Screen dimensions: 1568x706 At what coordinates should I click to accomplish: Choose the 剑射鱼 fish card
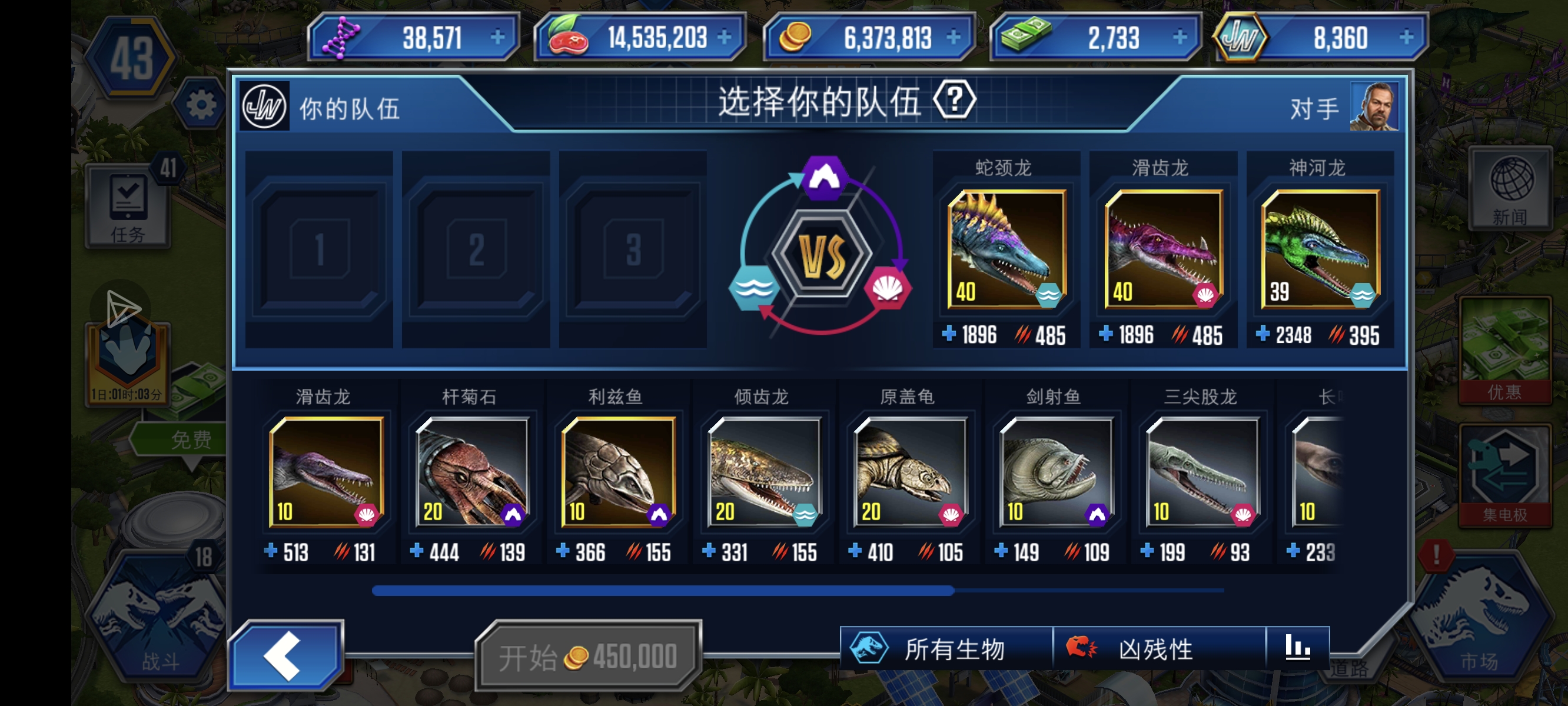click(x=1056, y=472)
